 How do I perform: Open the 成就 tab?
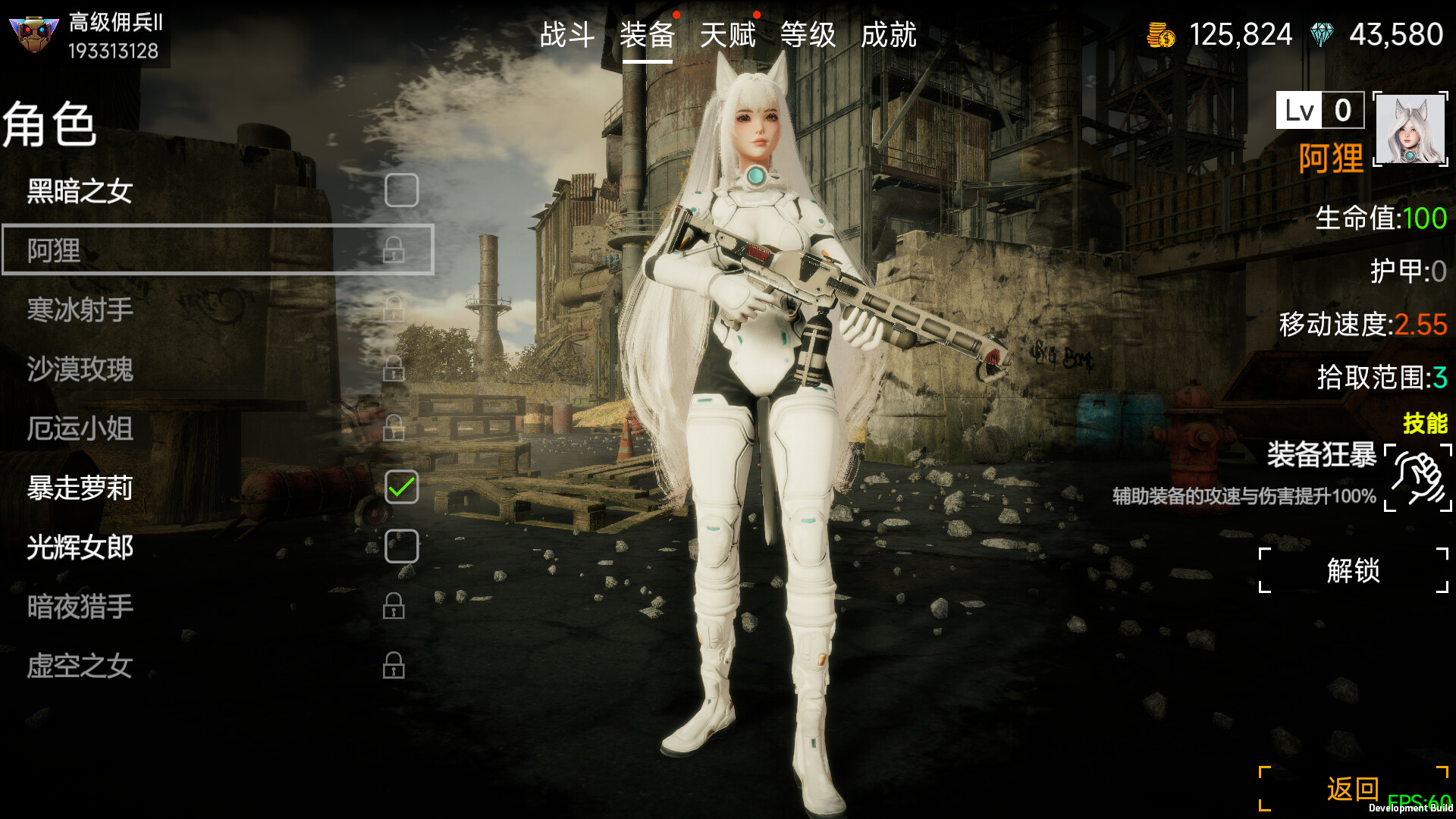[x=889, y=34]
